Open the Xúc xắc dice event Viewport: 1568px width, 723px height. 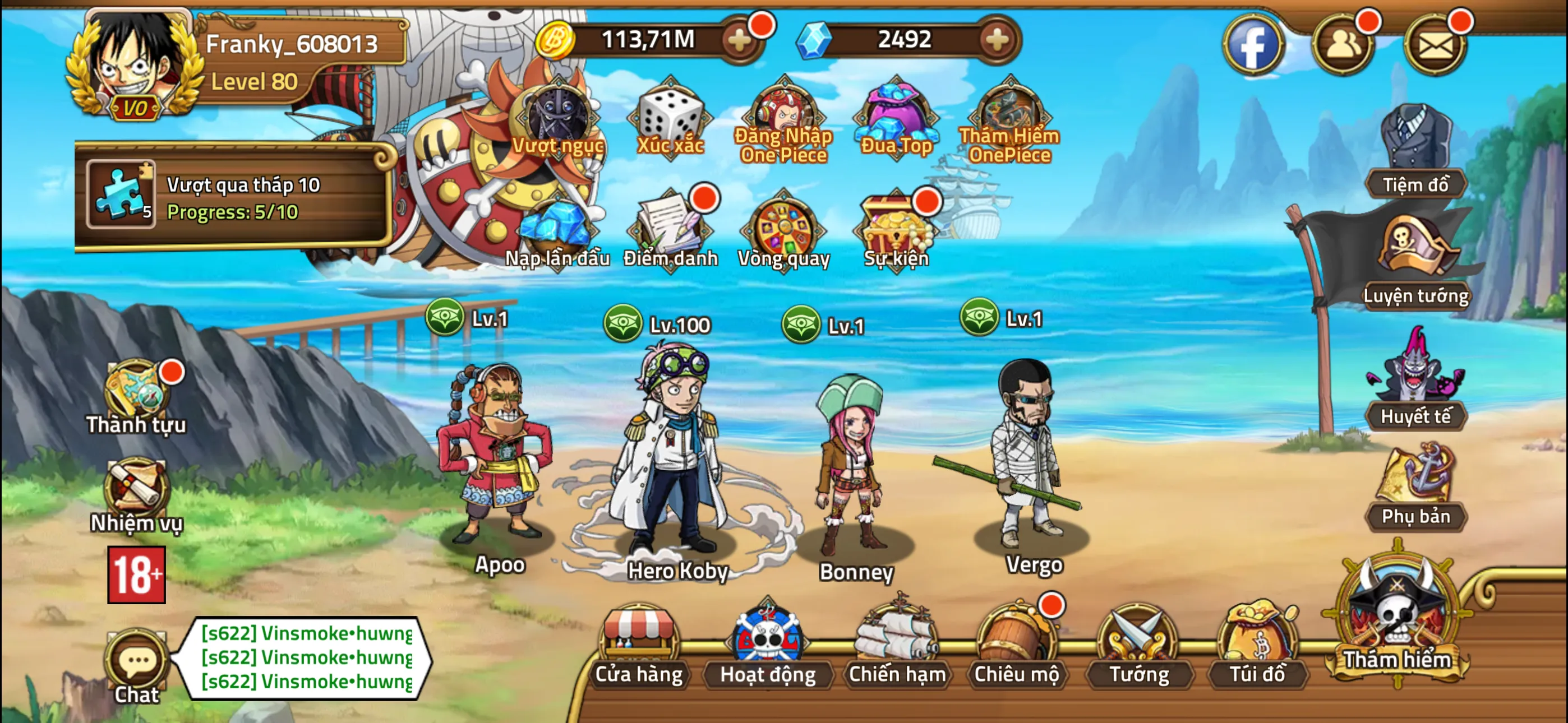670,115
